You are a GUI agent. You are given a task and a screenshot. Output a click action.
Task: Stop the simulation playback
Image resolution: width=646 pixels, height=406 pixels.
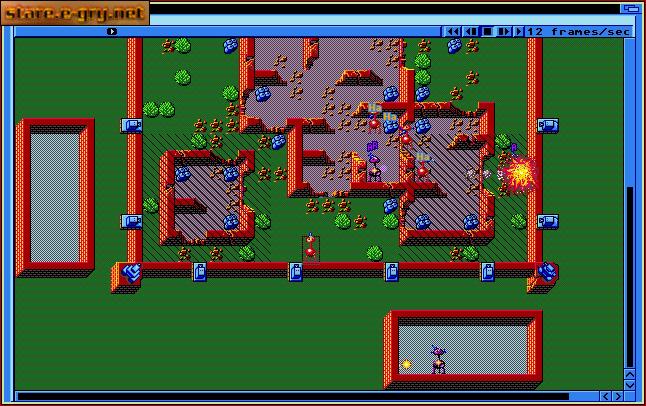pyautogui.click(x=487, y=31)
